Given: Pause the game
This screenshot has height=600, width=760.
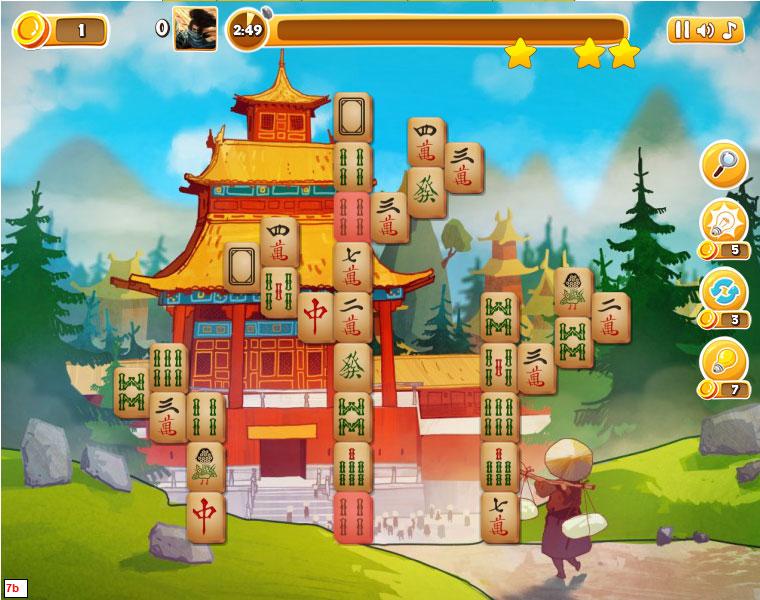Looking at the screenshot, I should click(x=681, y=30).
